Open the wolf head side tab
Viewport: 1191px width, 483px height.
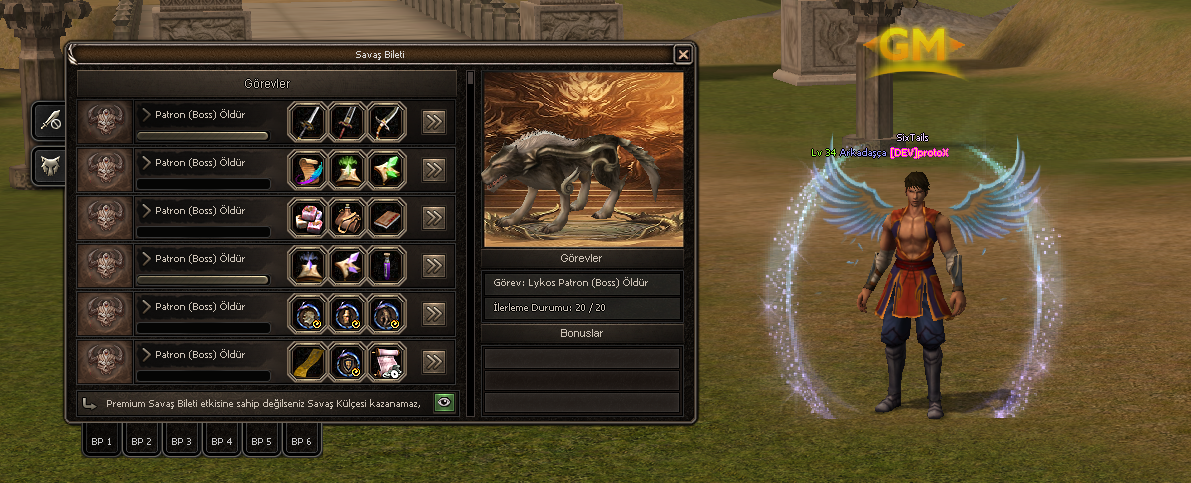tap(50, 165)
